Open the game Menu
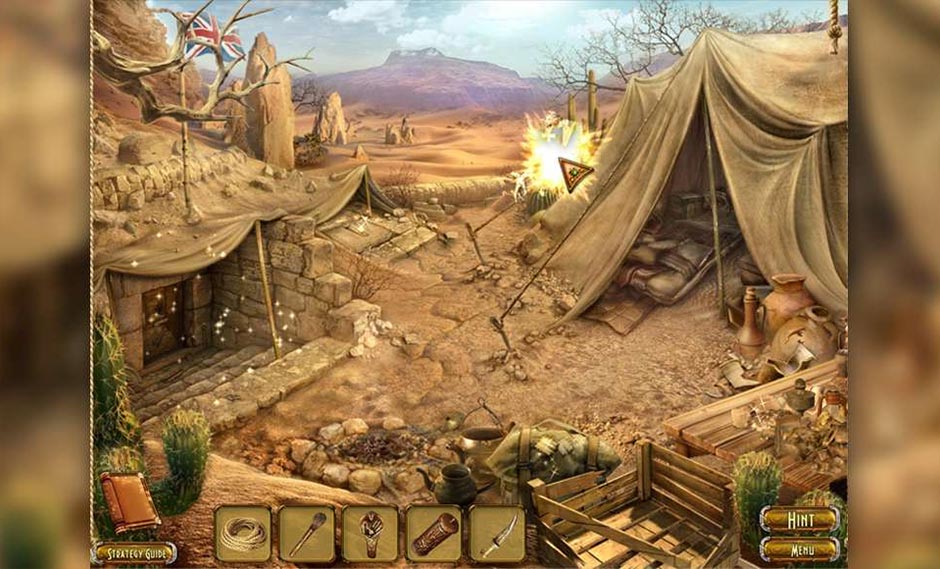This screenshot has width=940, height=569. tap(798, 548)
